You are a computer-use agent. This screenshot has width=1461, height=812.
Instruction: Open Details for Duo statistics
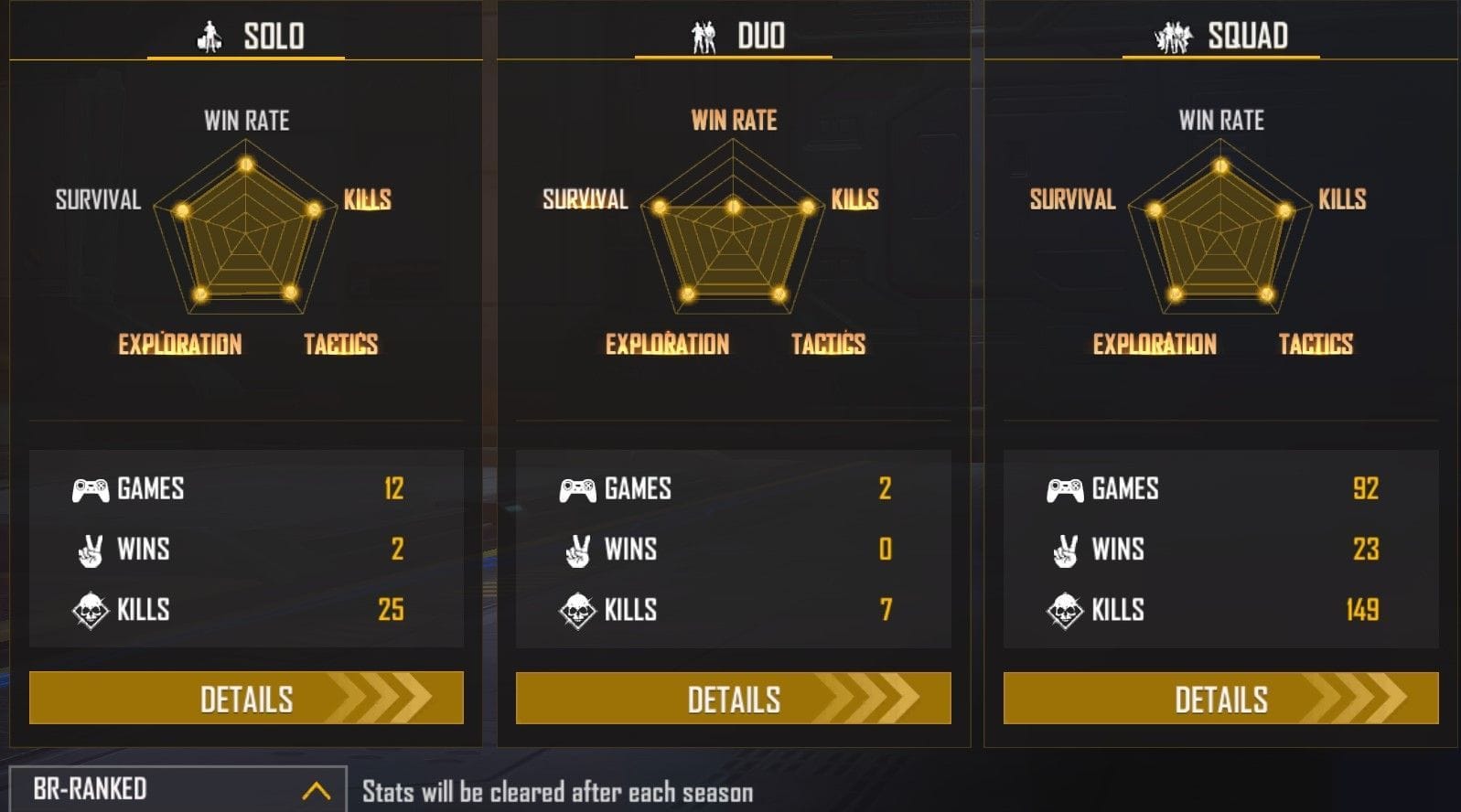tap(732, 699)
